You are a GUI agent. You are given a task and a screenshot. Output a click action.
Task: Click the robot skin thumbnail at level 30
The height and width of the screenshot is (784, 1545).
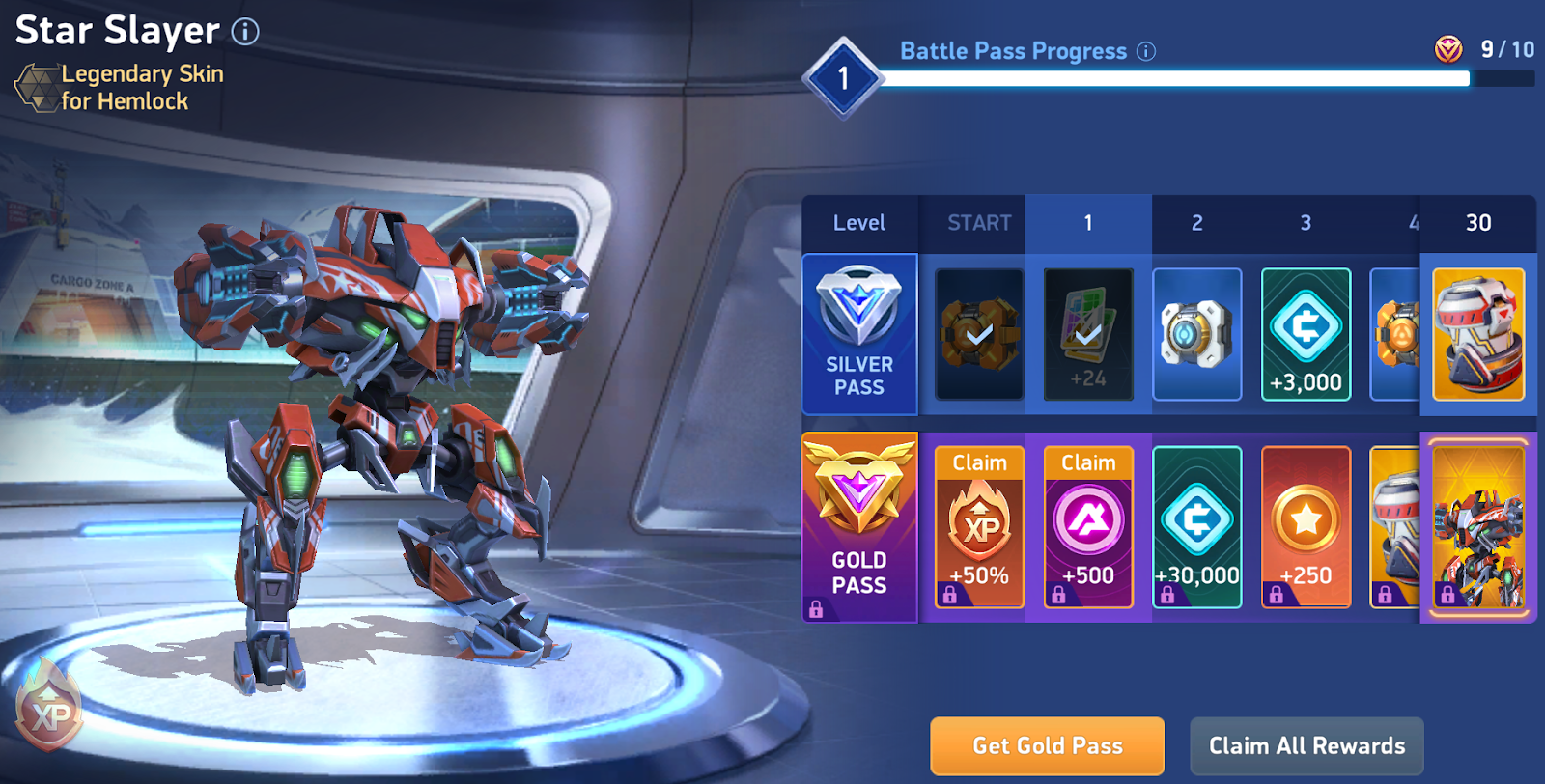[1479, 526]
